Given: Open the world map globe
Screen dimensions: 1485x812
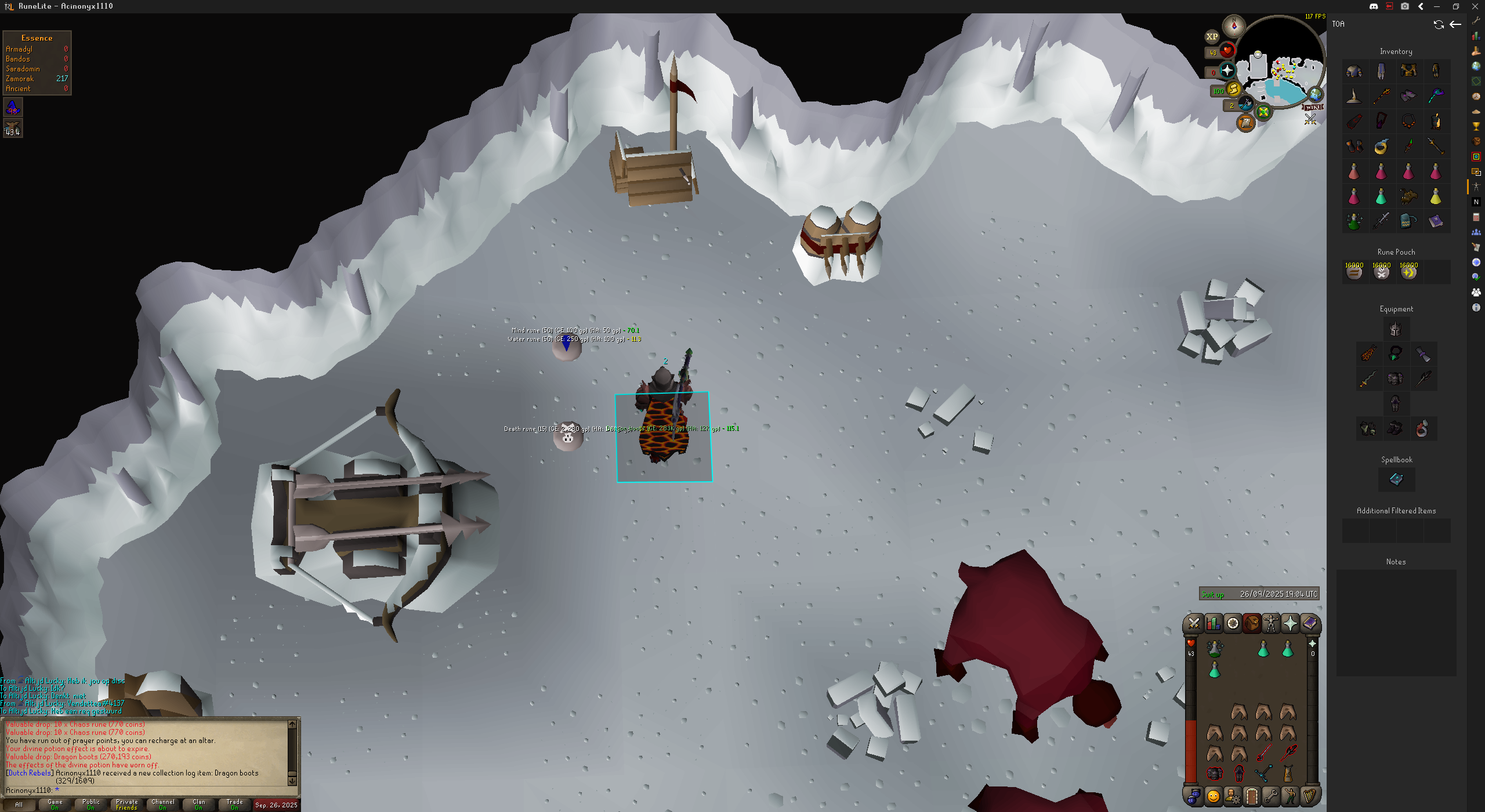Looking at the screenshot, I should pos(1315,95).
